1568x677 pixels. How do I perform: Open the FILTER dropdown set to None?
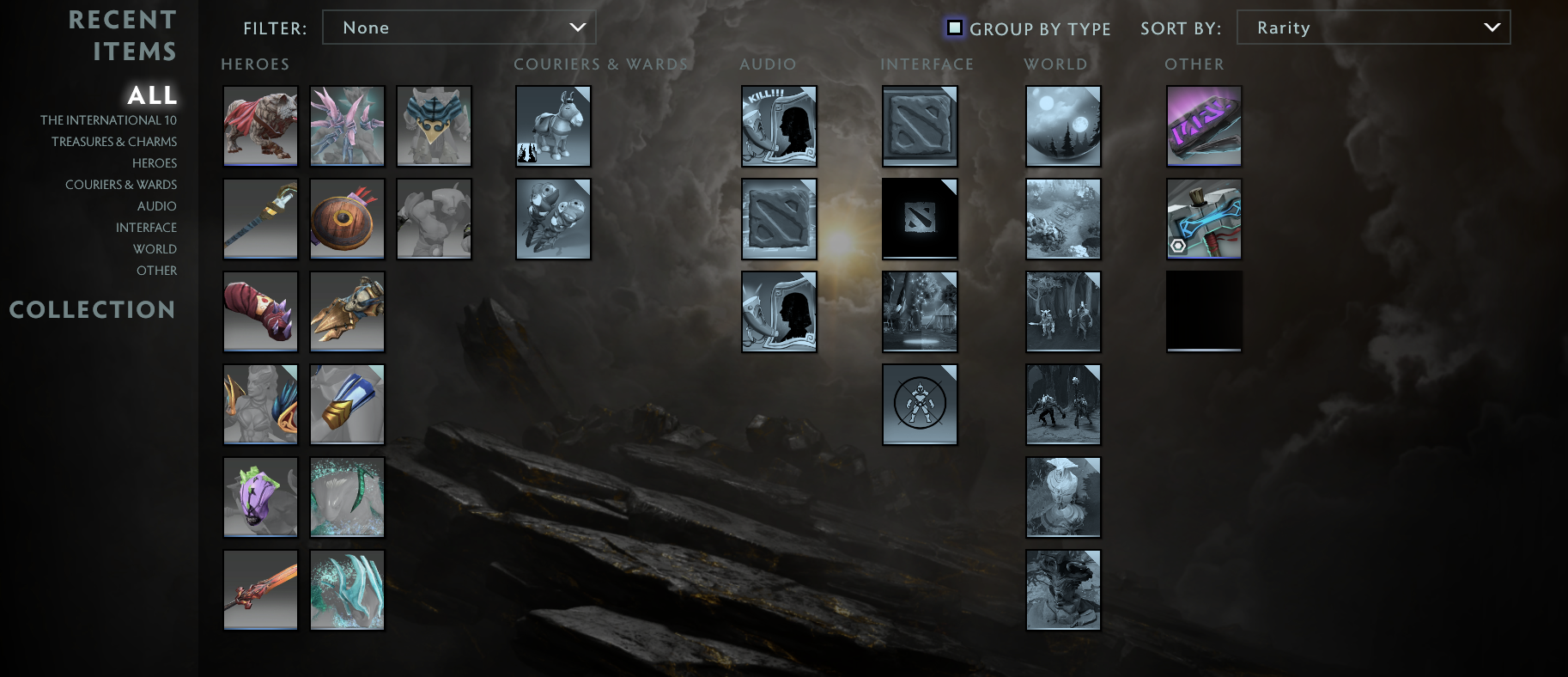click(x=459, y=27)
